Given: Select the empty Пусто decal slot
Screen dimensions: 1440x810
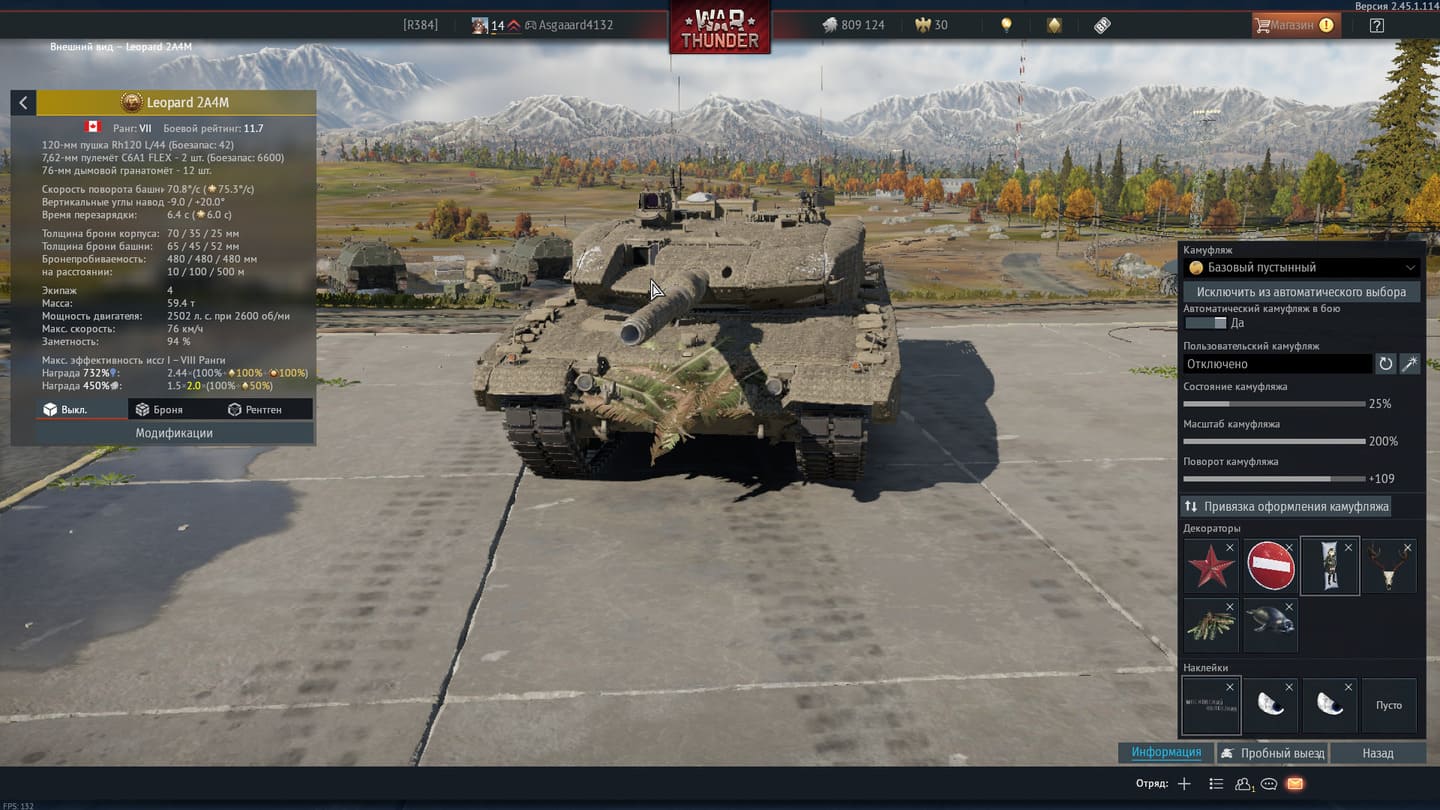Looking at the screenshot, I should [x=1389, y=705].
